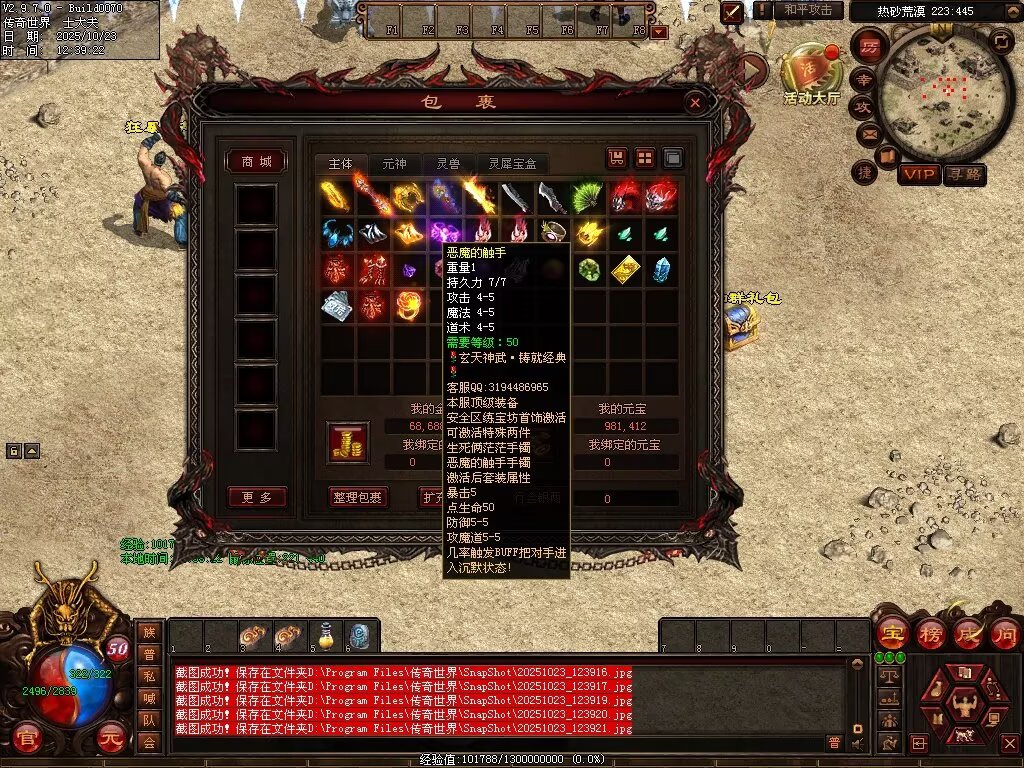1024x768 pixels.
Task: Sort the bag with 整理包裹
Action: (357, 497)
